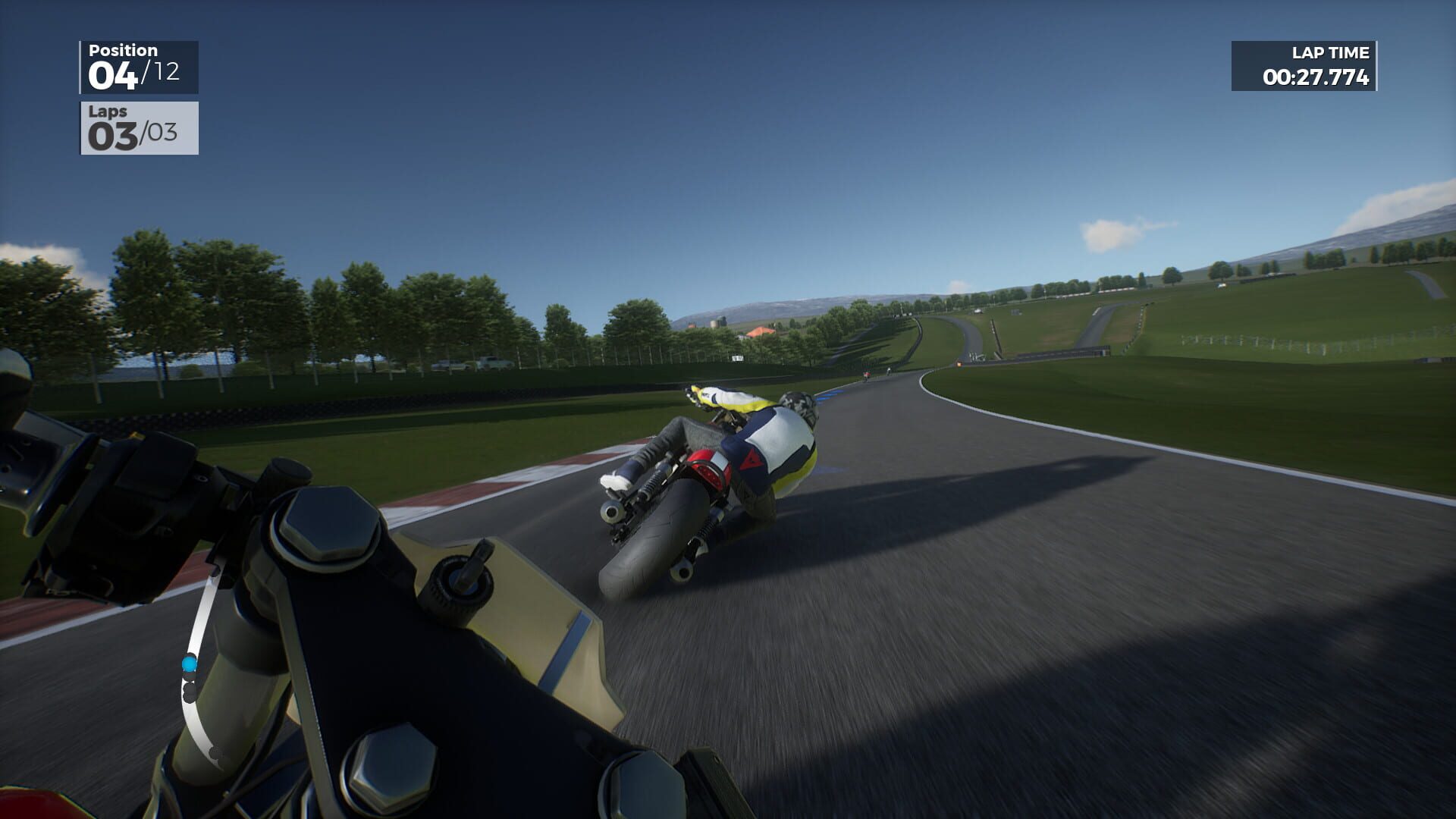Click the blue dot on the lean gauge
Screen dimensions: 1456x819
[190, 663]
